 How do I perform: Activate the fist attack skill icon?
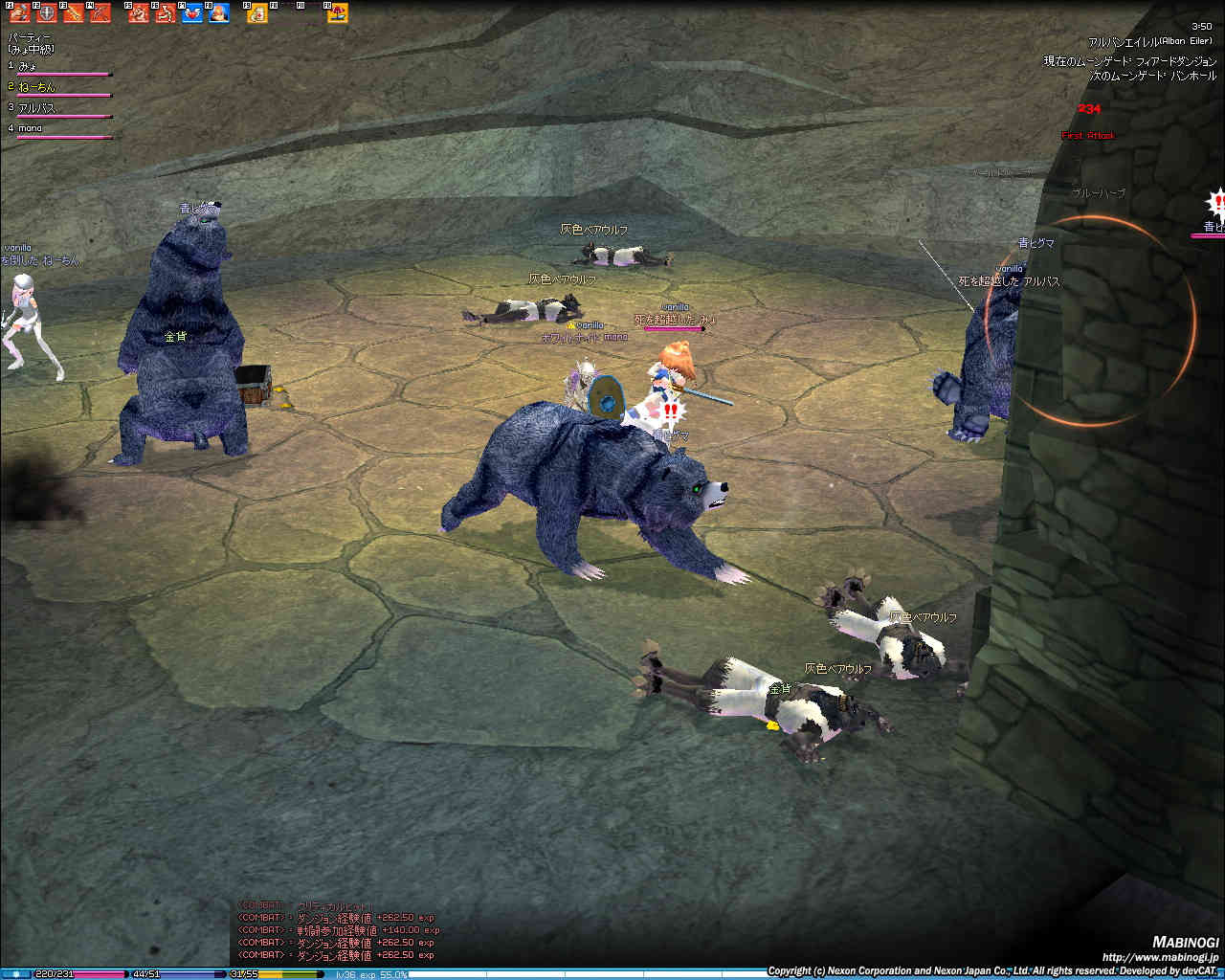[x=20, y=13]
